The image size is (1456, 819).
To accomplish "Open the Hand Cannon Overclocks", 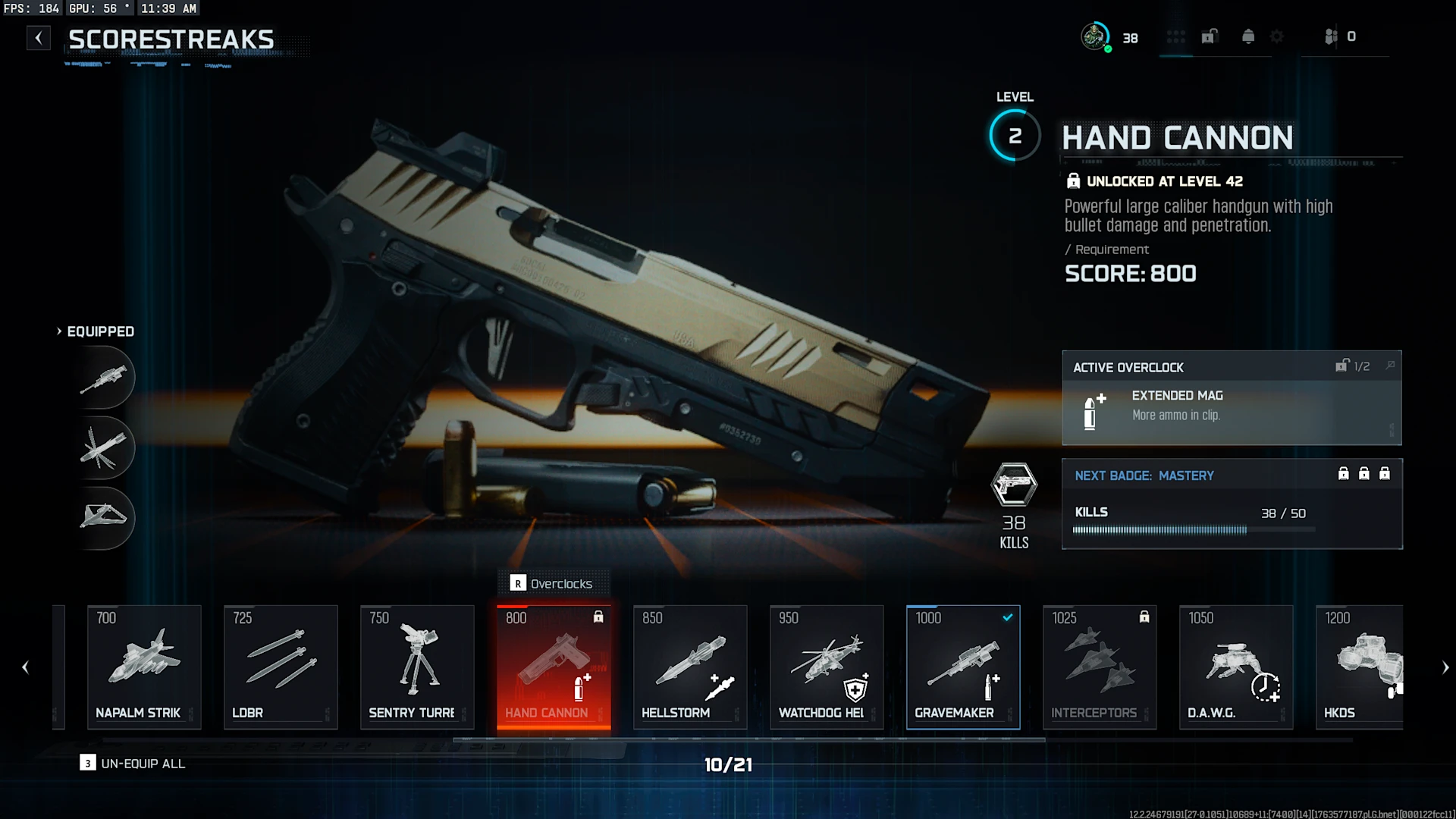I will (x=553, y=583).
